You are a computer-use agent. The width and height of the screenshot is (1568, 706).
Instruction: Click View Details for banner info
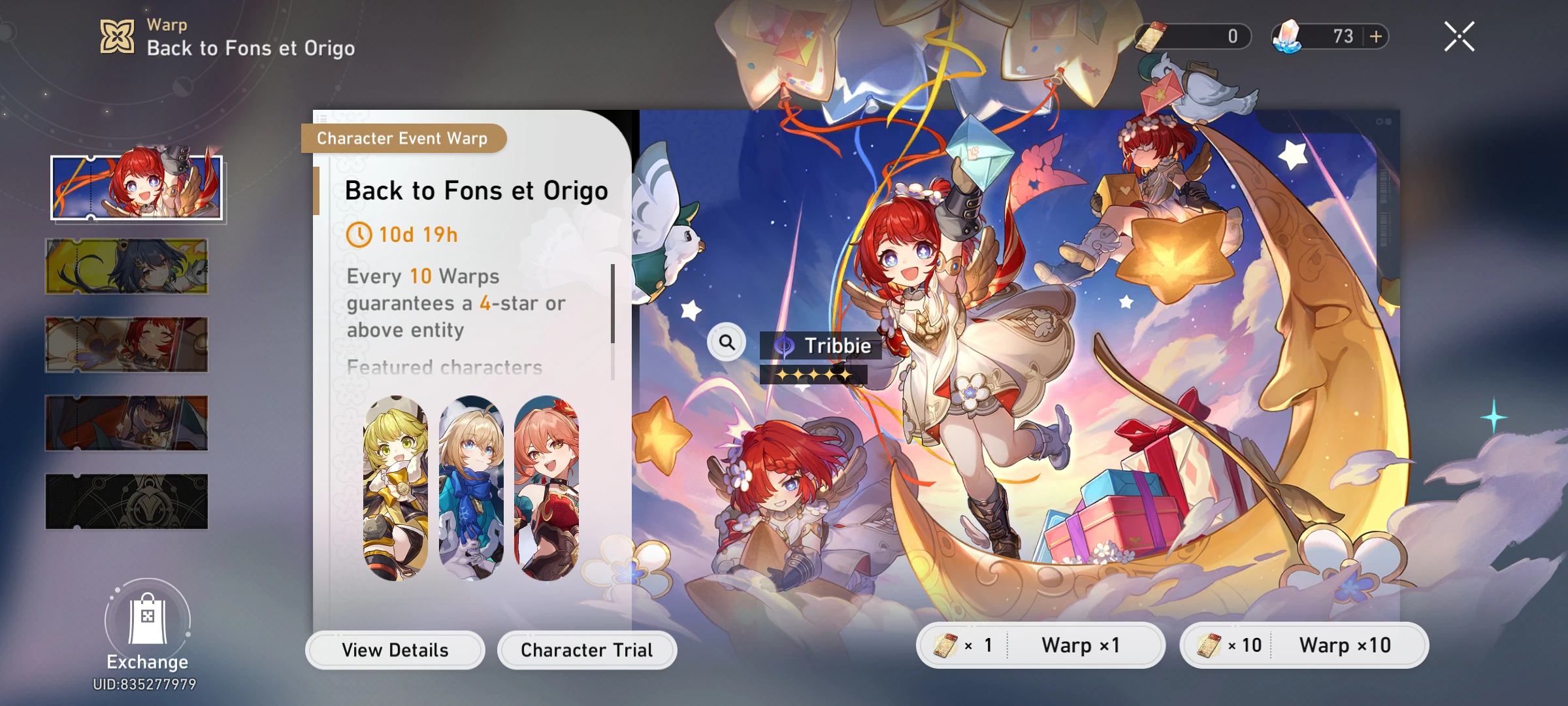[394, 650]
